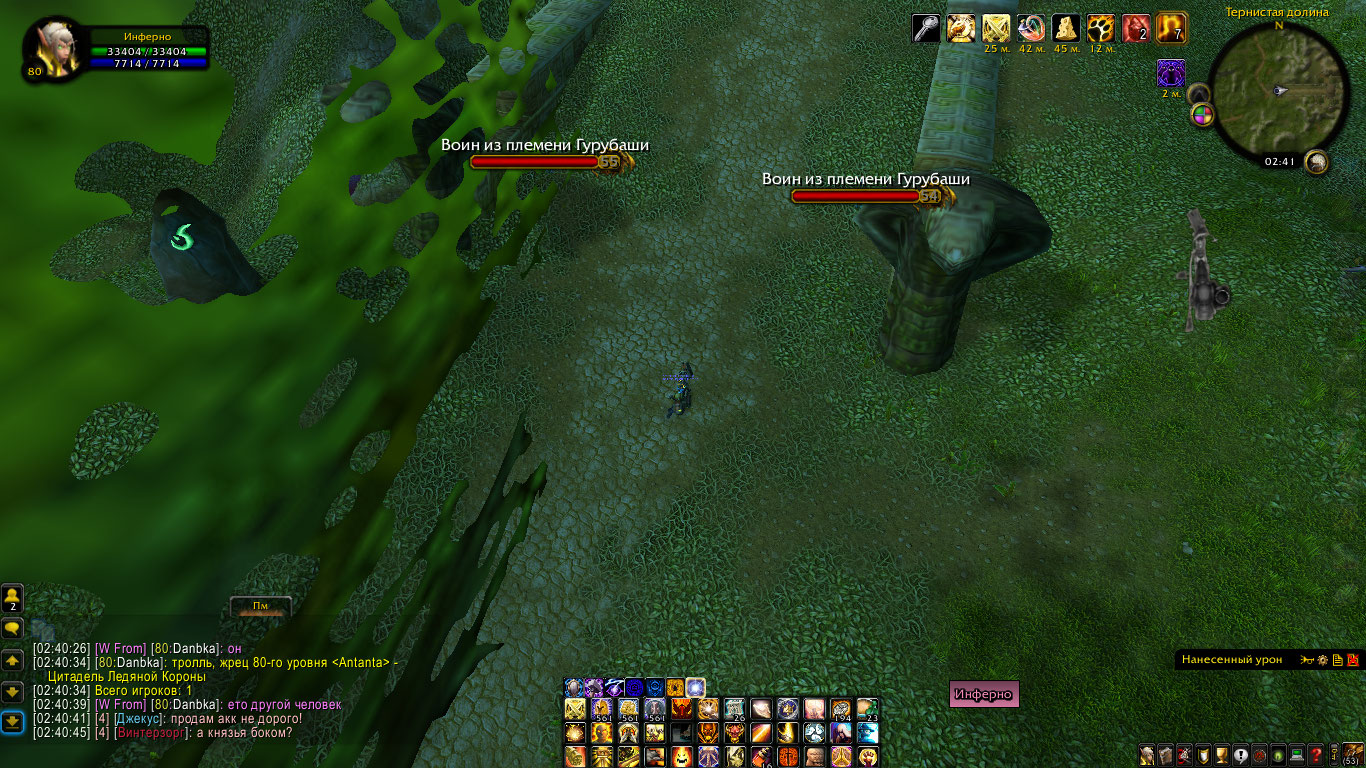This screenshot has width=1366, height=768.
Task: Open the character info micro button
Action: coord(1147,754)
